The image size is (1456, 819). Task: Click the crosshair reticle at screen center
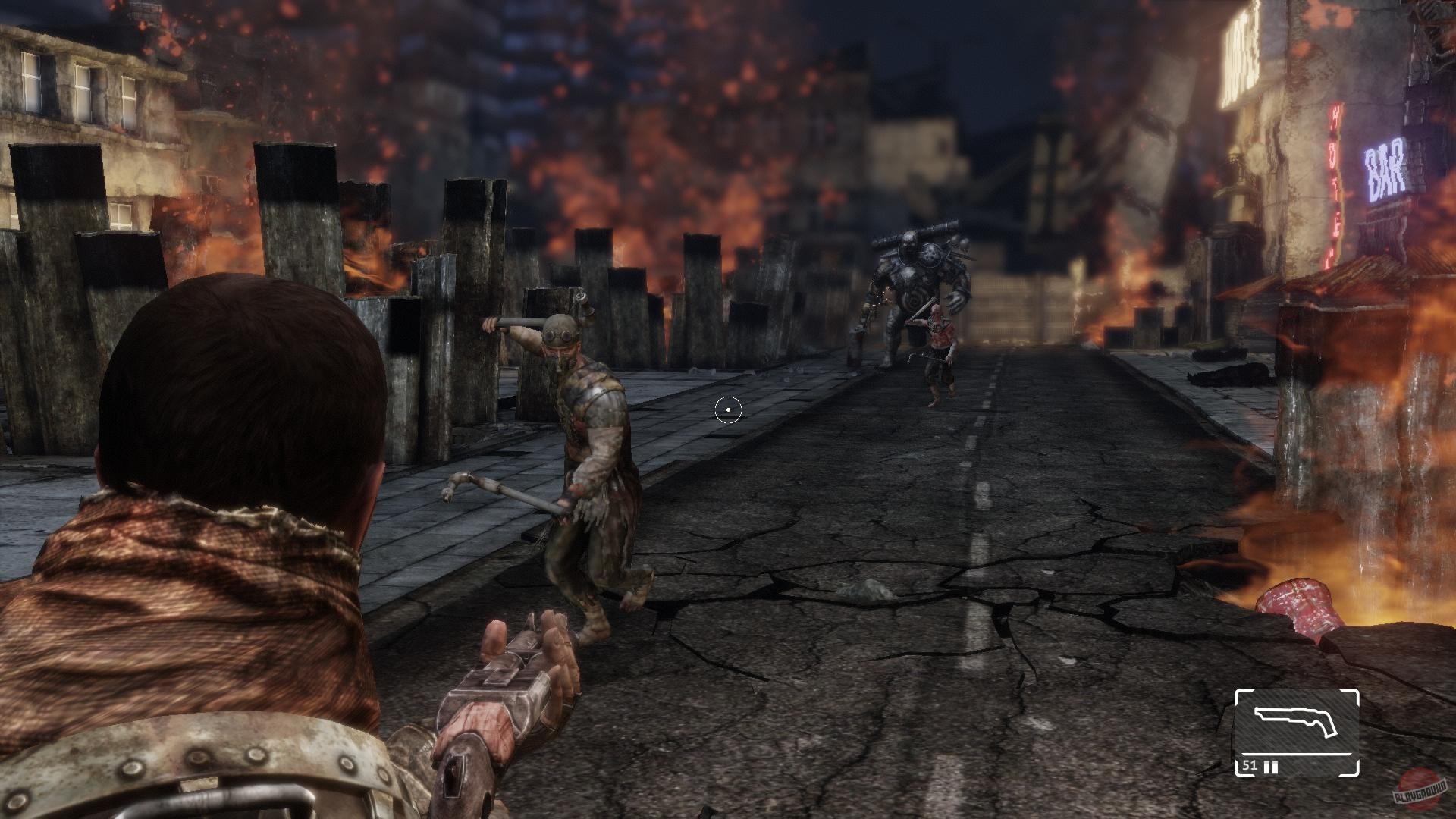pyautogui.click(x=727, y=409)
